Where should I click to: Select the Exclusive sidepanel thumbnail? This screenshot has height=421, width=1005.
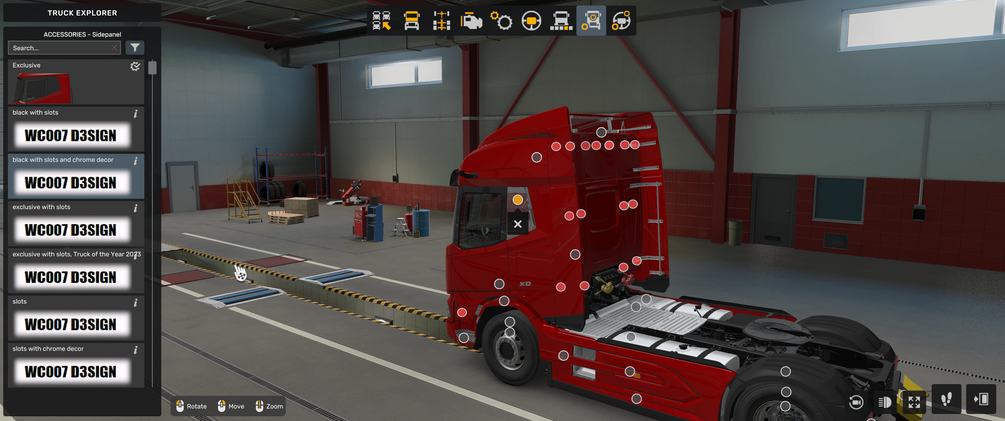[42, 88]
